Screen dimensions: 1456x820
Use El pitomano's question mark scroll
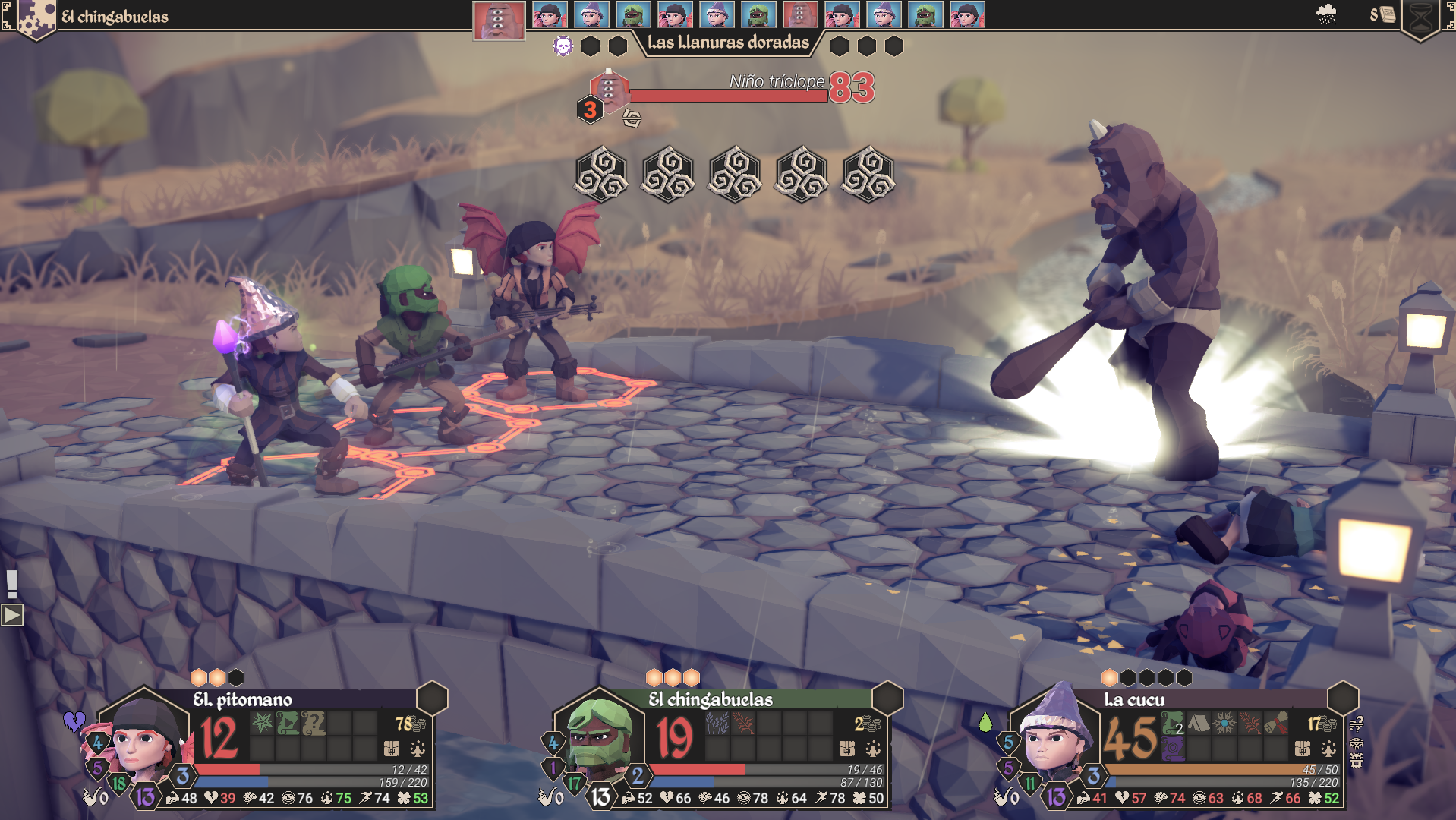coord(313,723)
